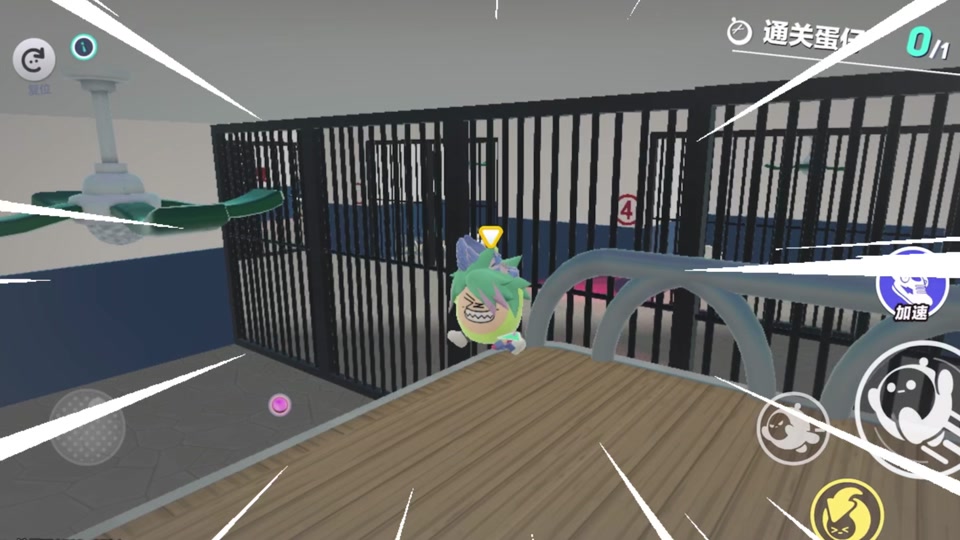Use the dive roll action button

(792, 424)
